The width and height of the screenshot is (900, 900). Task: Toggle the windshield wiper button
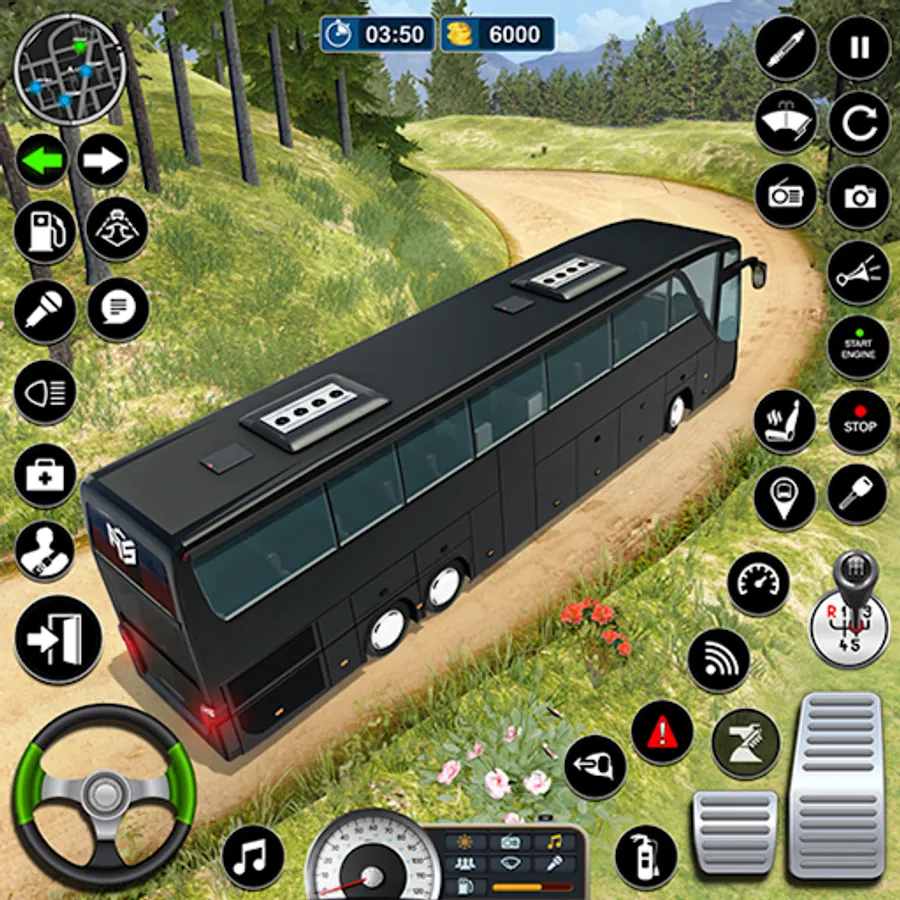coord(786,121)
